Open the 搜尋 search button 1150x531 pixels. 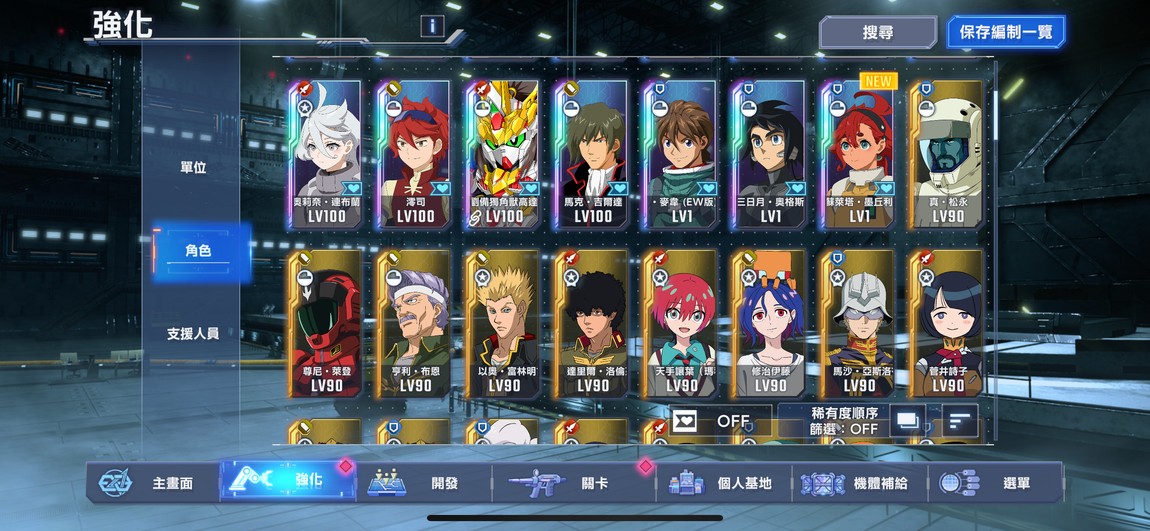(x=877, y=32)
